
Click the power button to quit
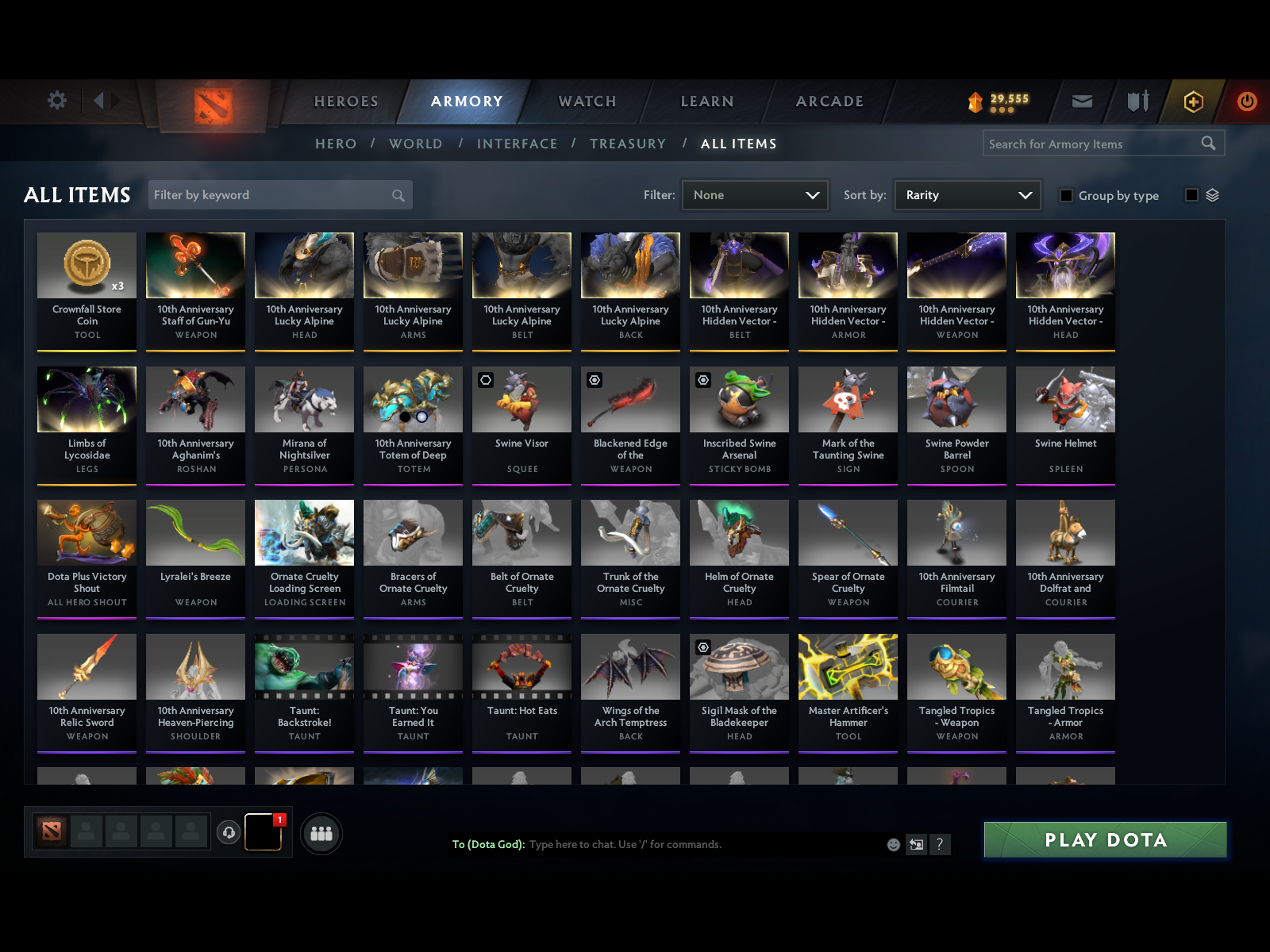[x=1245, y=102]
